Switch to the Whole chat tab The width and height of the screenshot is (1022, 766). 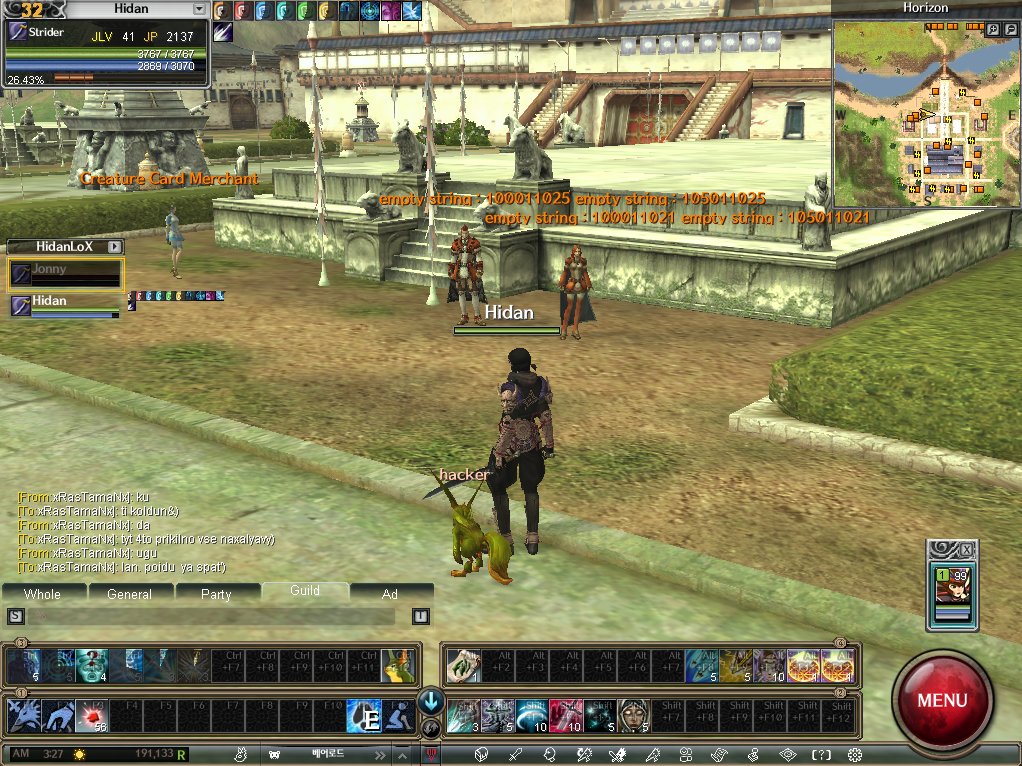(x=42, y=594)
